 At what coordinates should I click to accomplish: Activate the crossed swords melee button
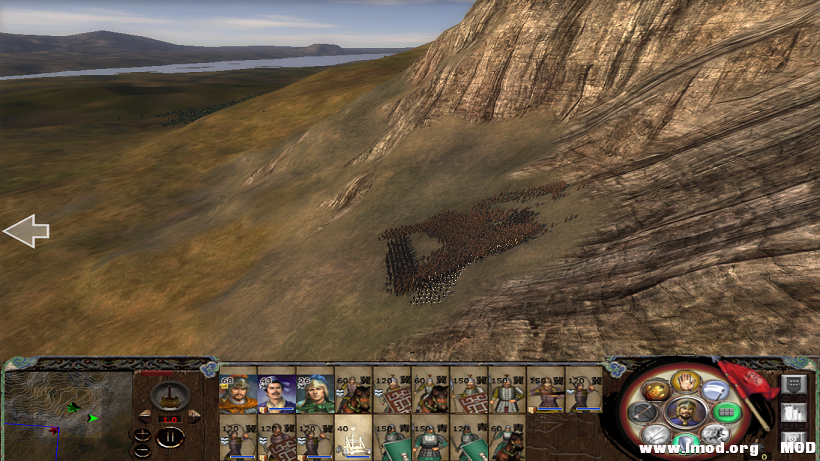click(x=656, y=435)
